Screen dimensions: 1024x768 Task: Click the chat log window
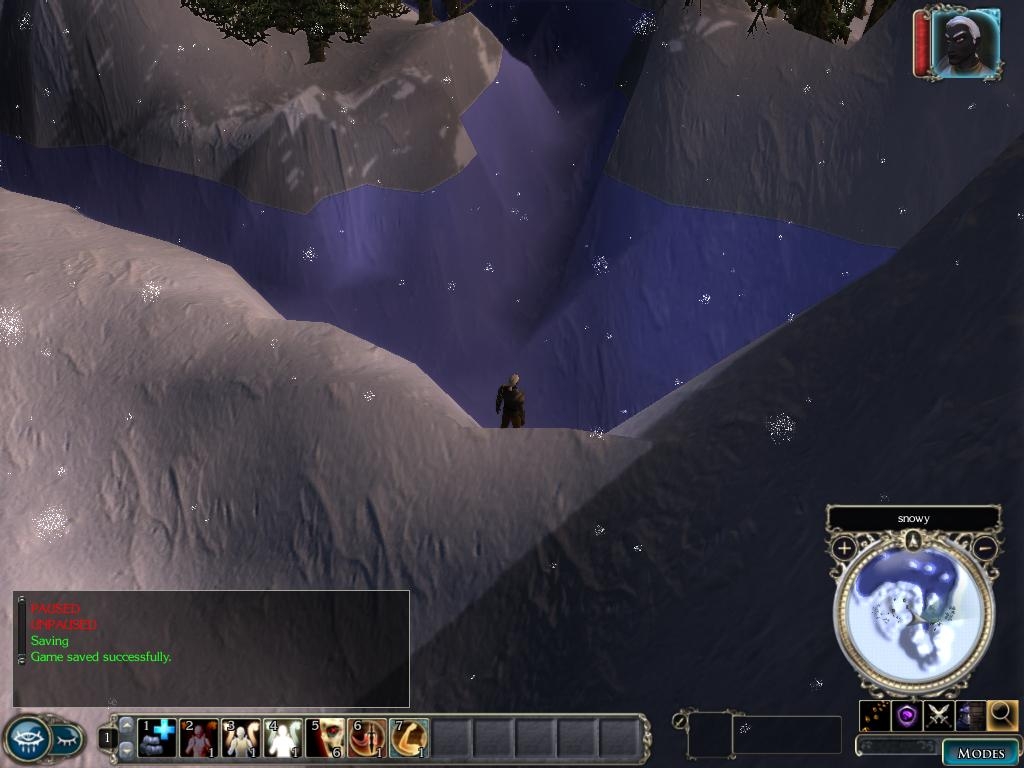click(x=211, y=648)
